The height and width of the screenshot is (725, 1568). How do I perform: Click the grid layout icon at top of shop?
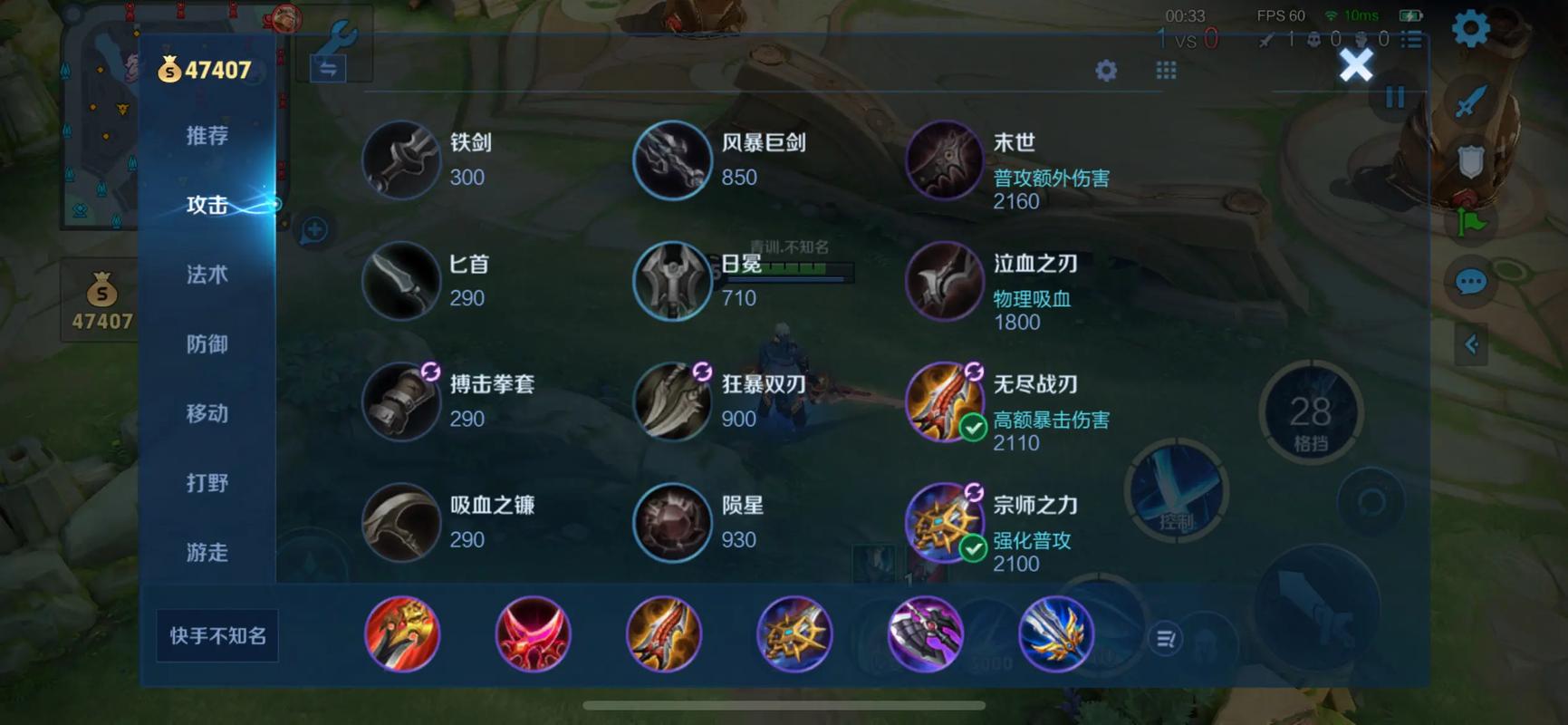1165,70
